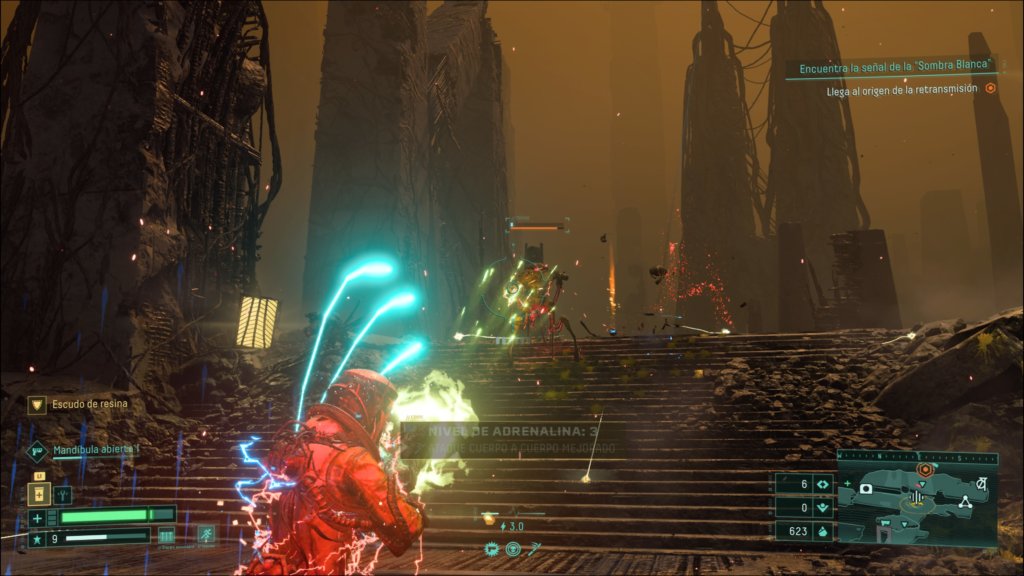Click the diamond-eye resource icon beside 6
Screen dimensions: 1024x576
point(824,484)
